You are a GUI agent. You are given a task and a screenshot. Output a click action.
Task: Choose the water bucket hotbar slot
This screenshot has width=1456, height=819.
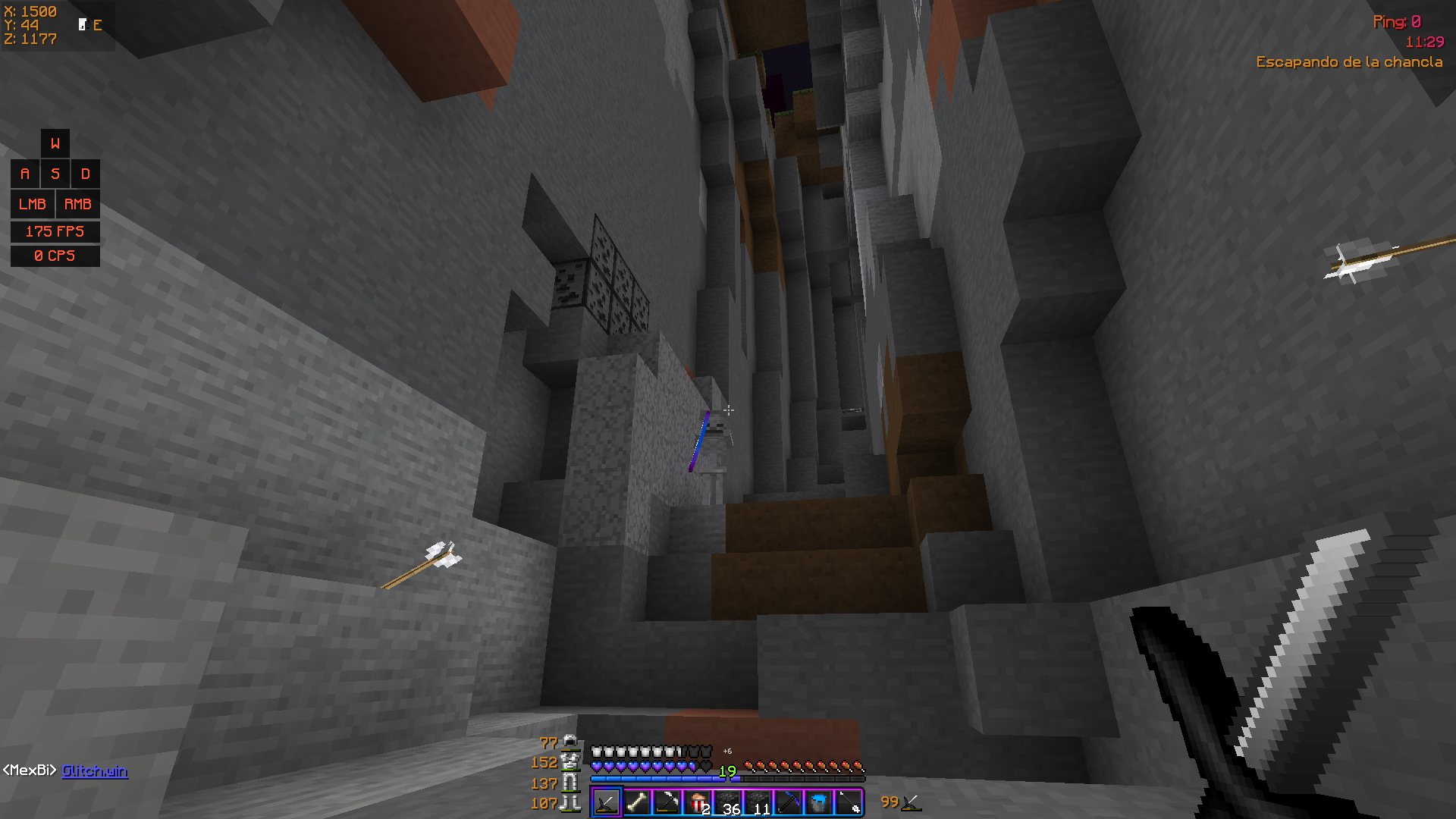pyautogui.click(x=819, y=803)
